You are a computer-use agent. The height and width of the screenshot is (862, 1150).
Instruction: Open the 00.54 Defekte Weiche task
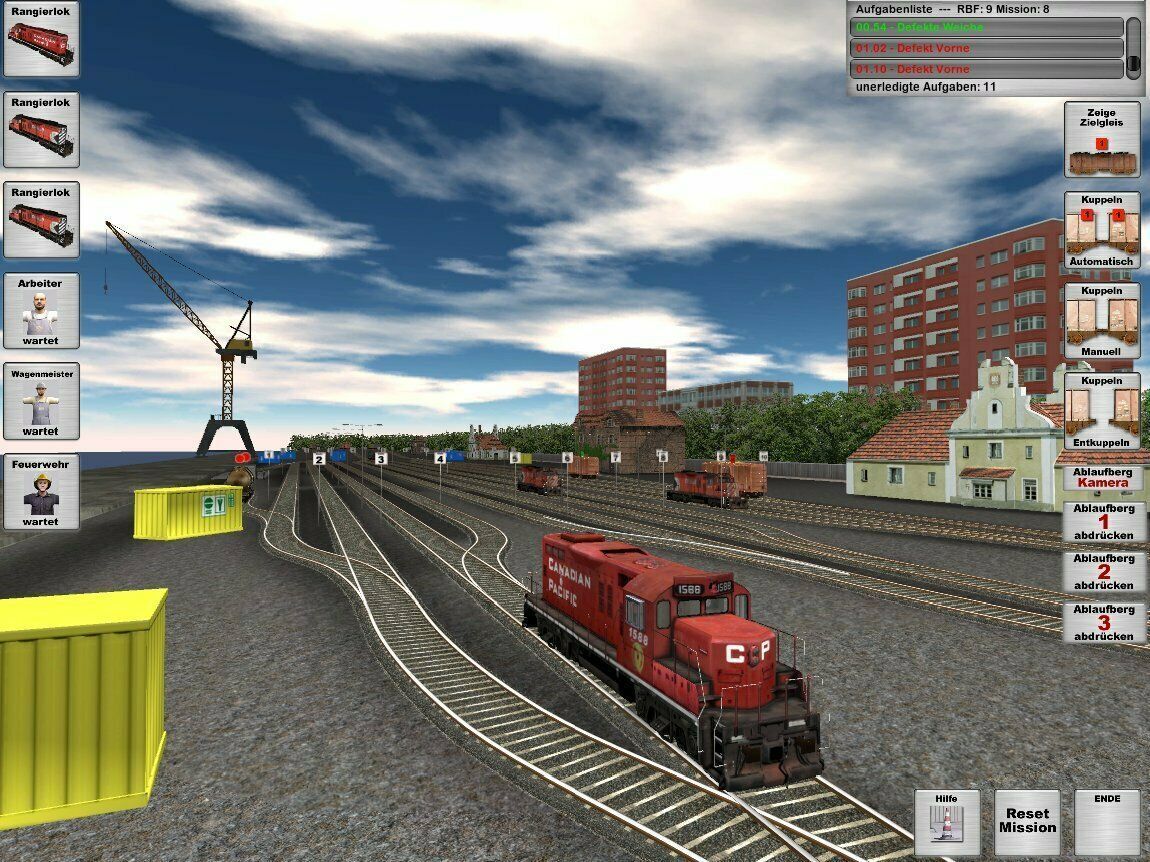(x=986, y=28)
